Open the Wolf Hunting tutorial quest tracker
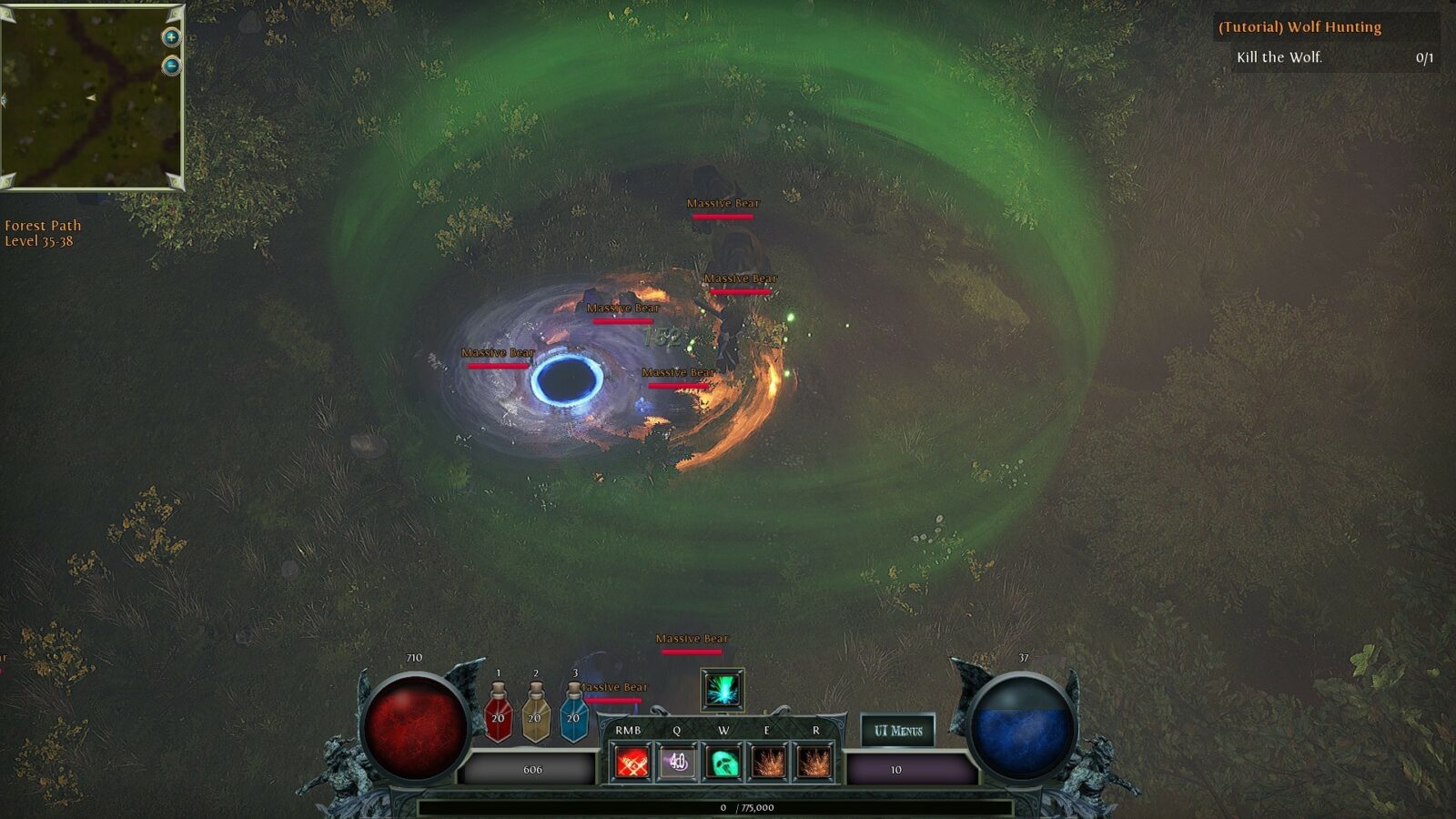The width and height of the screenshot is (1456, 819). coord(1299,27)
